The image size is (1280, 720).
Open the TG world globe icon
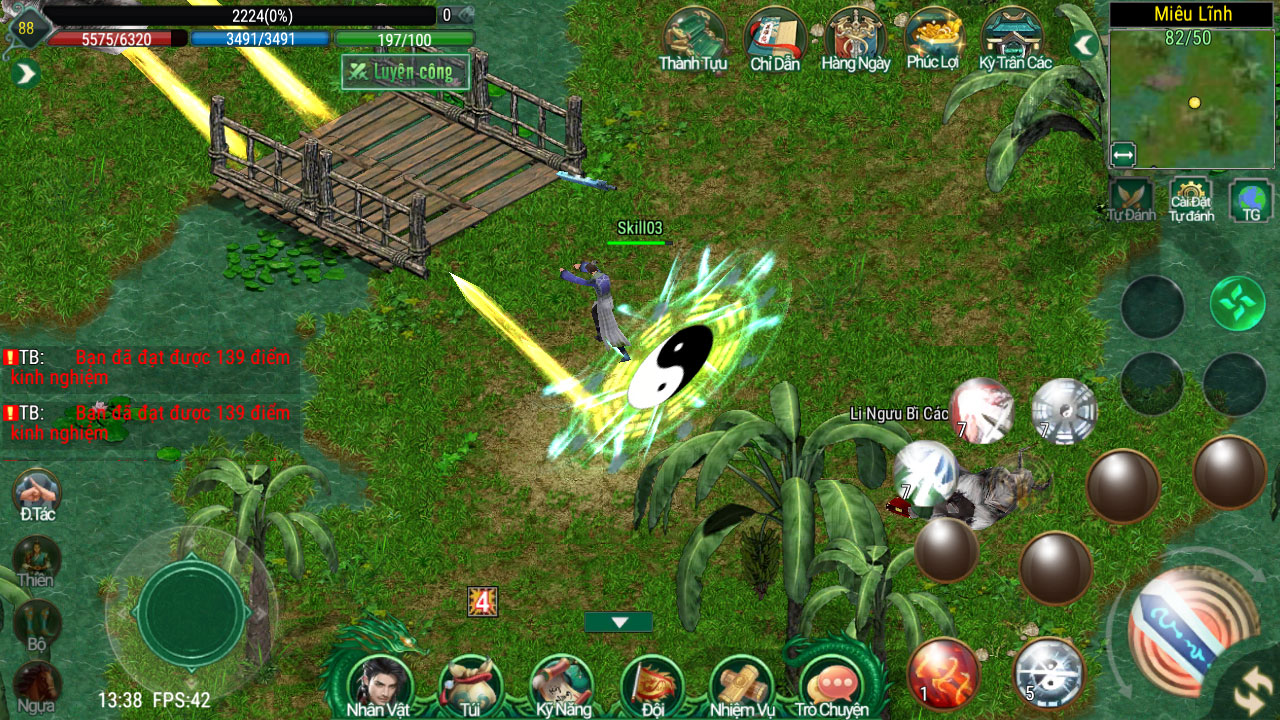(1250, 198)
